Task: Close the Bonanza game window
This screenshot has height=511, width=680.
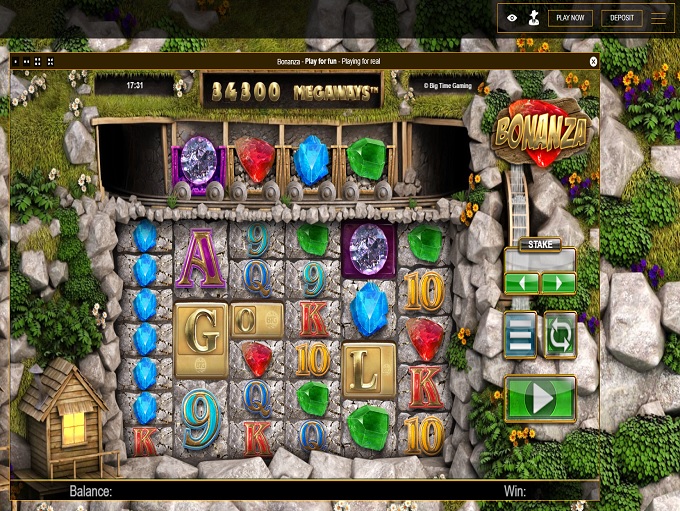Action: tap(593, 61)
